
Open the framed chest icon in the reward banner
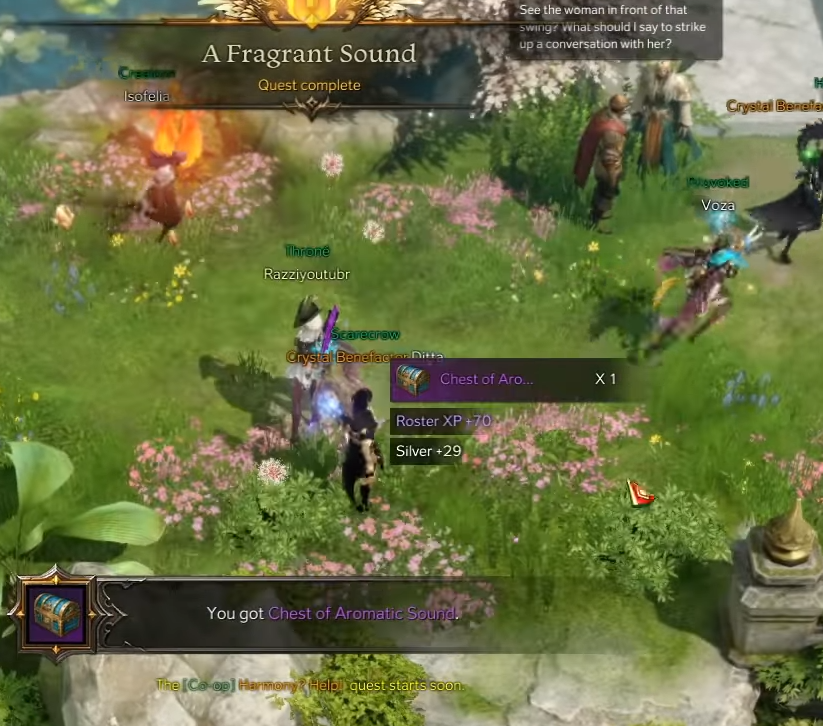coord(56,612)
